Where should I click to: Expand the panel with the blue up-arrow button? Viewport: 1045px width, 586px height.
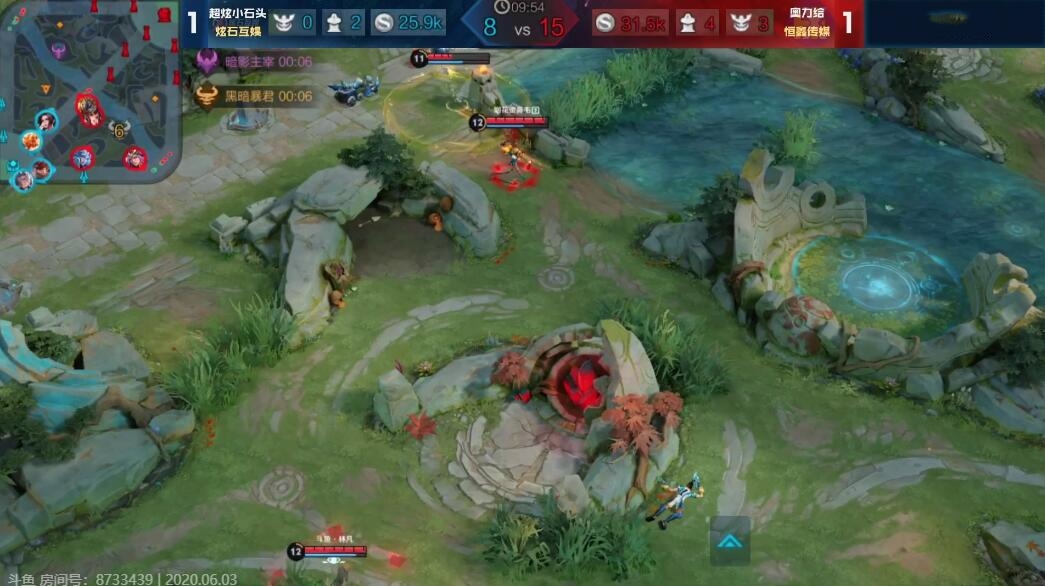tap(730, 541)
